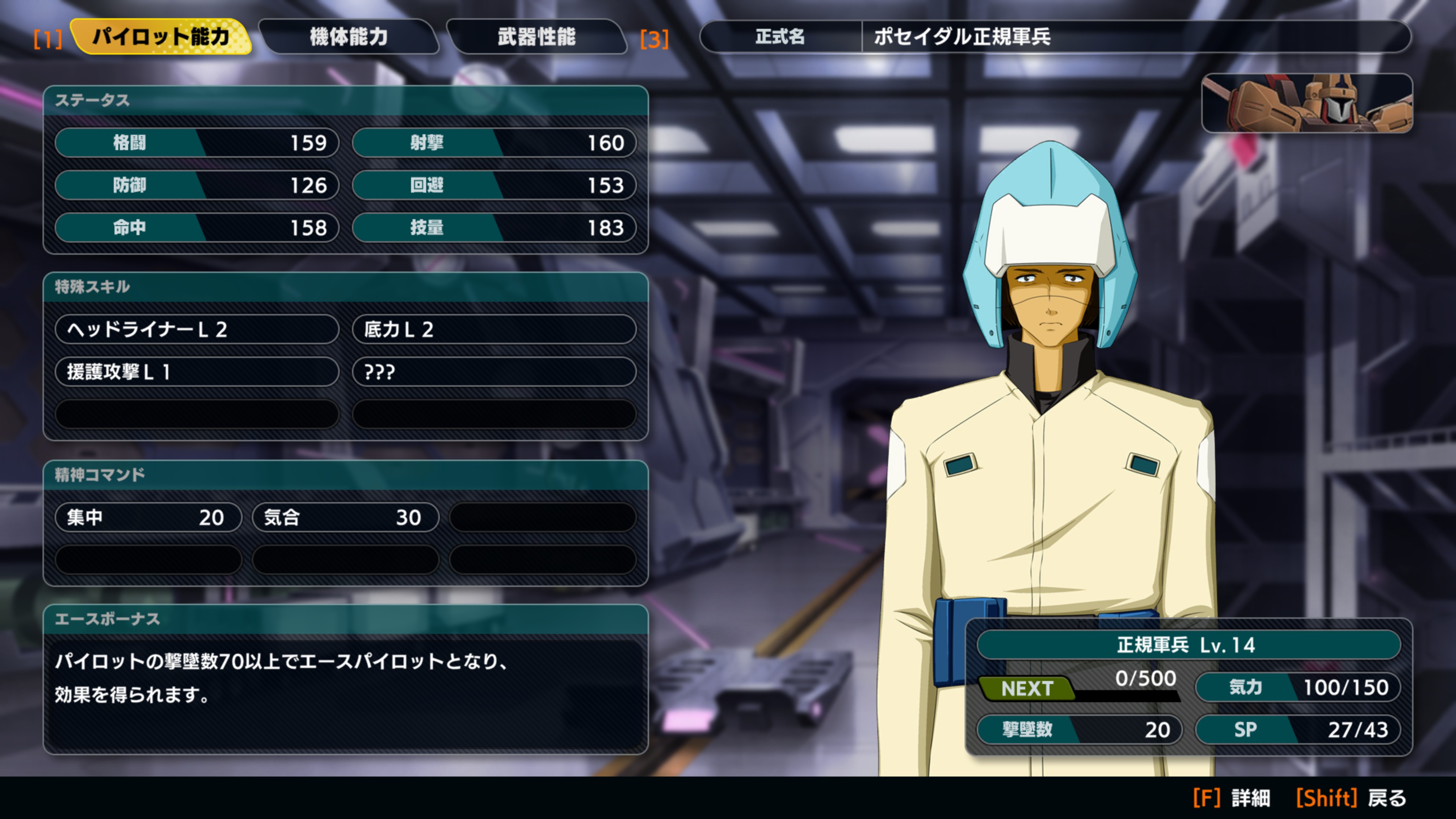Select the 集中 spirit command

coord(148,517)
